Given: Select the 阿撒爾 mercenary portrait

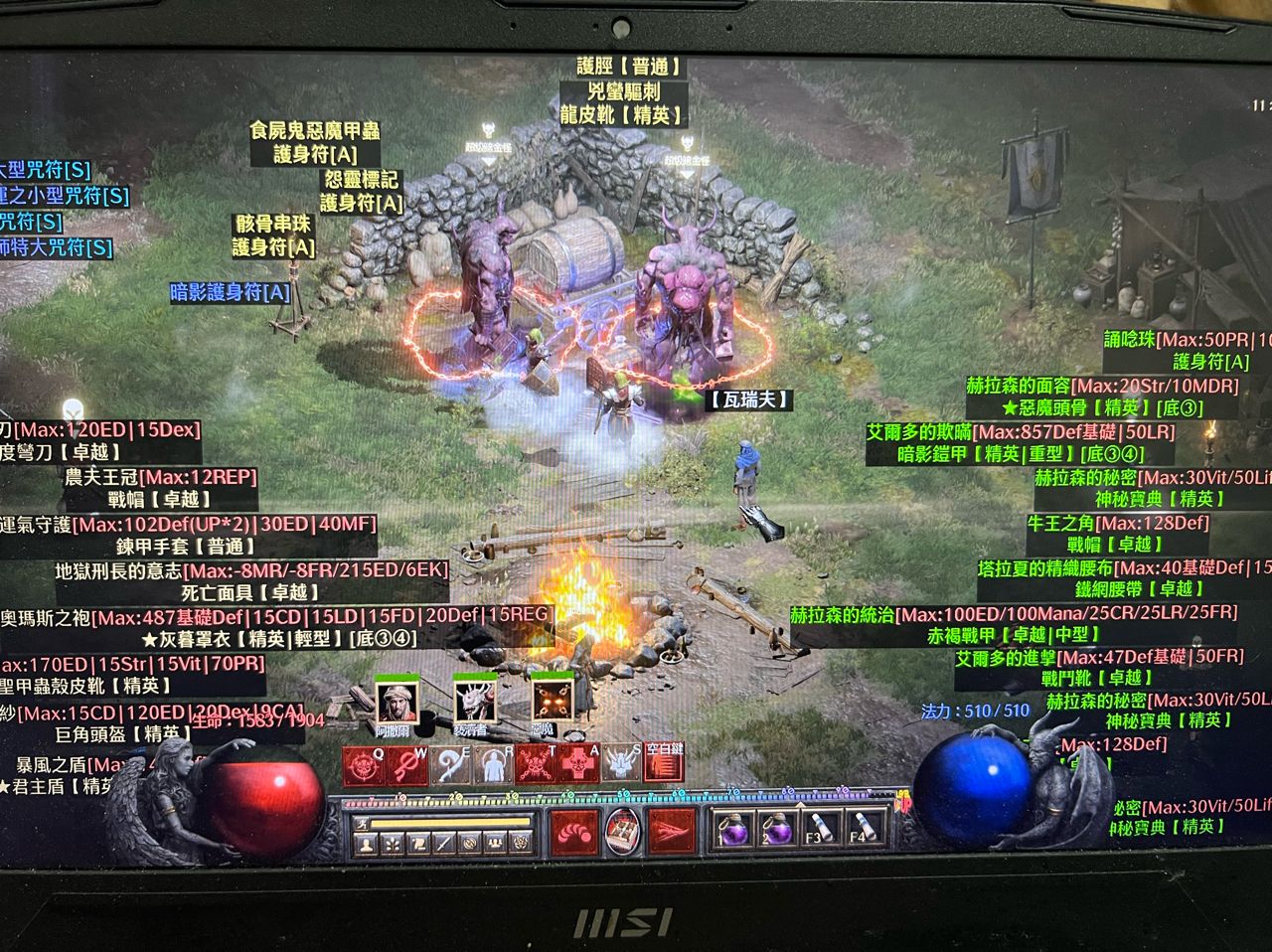Looking at the screenshot, I should (x=396, y=703).
